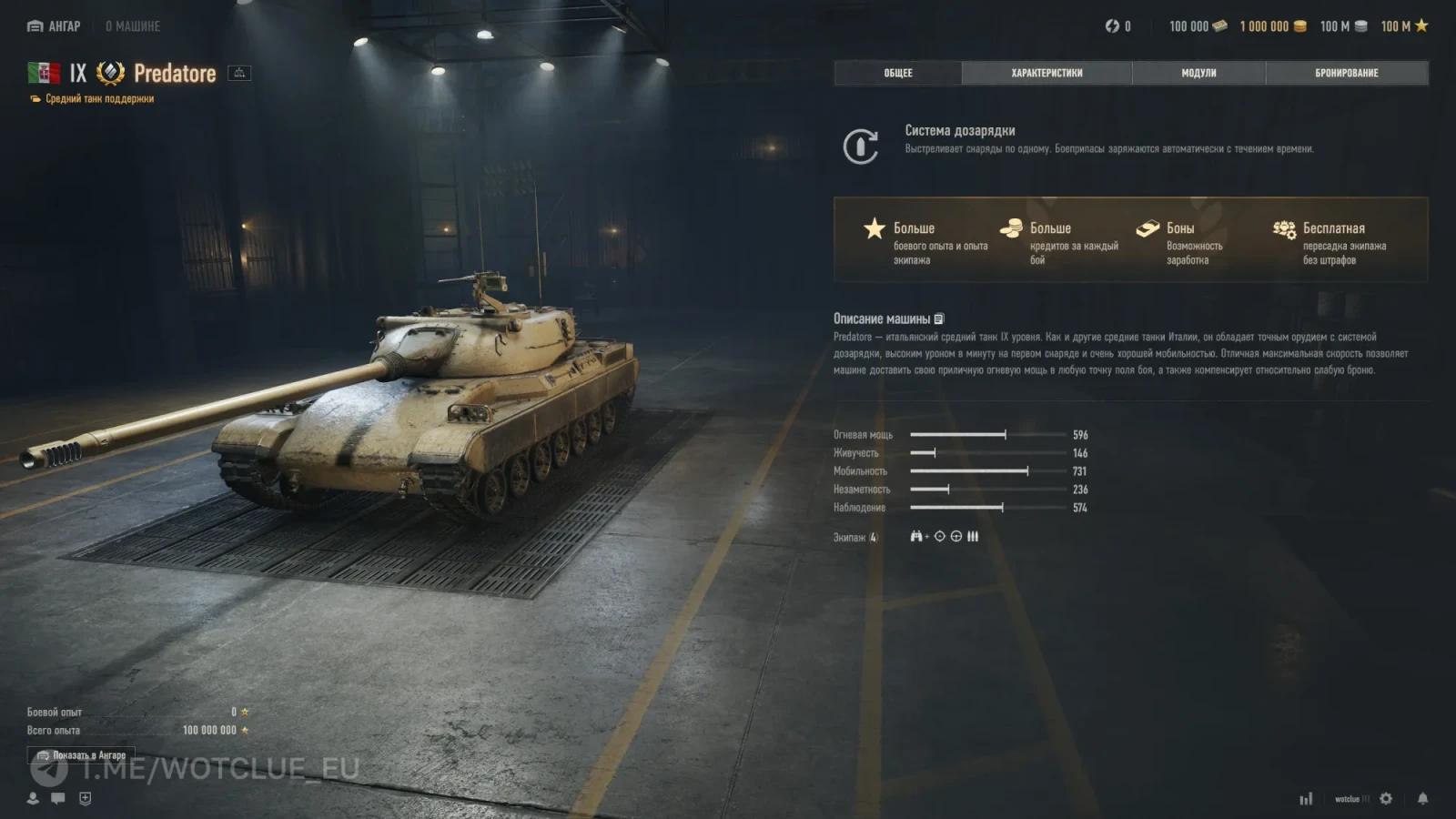The height and width of the screenshot is (819, 1456).
Task: Switch to the Общее tab
Action: pyautogui.click(x=897, y=73)
